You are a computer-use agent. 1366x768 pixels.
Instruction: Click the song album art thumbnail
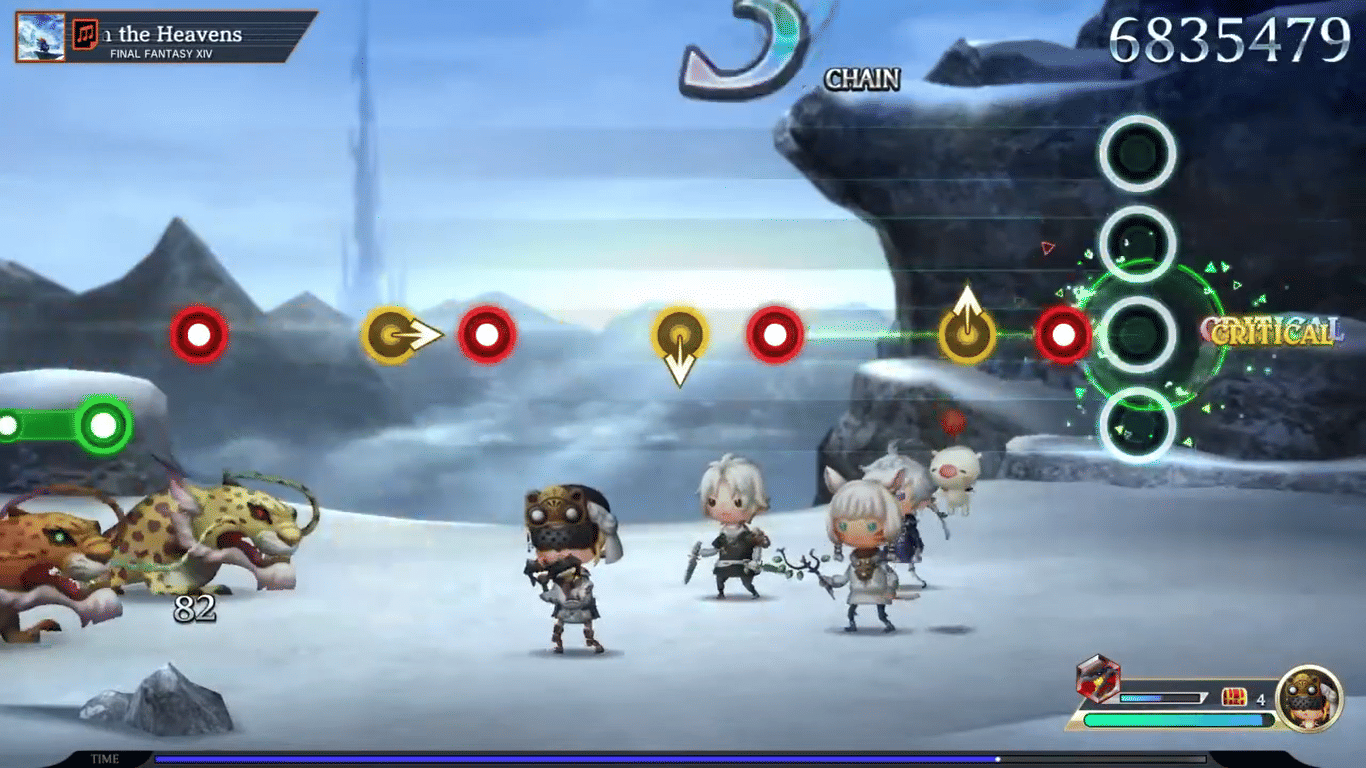tap(40, 37)
